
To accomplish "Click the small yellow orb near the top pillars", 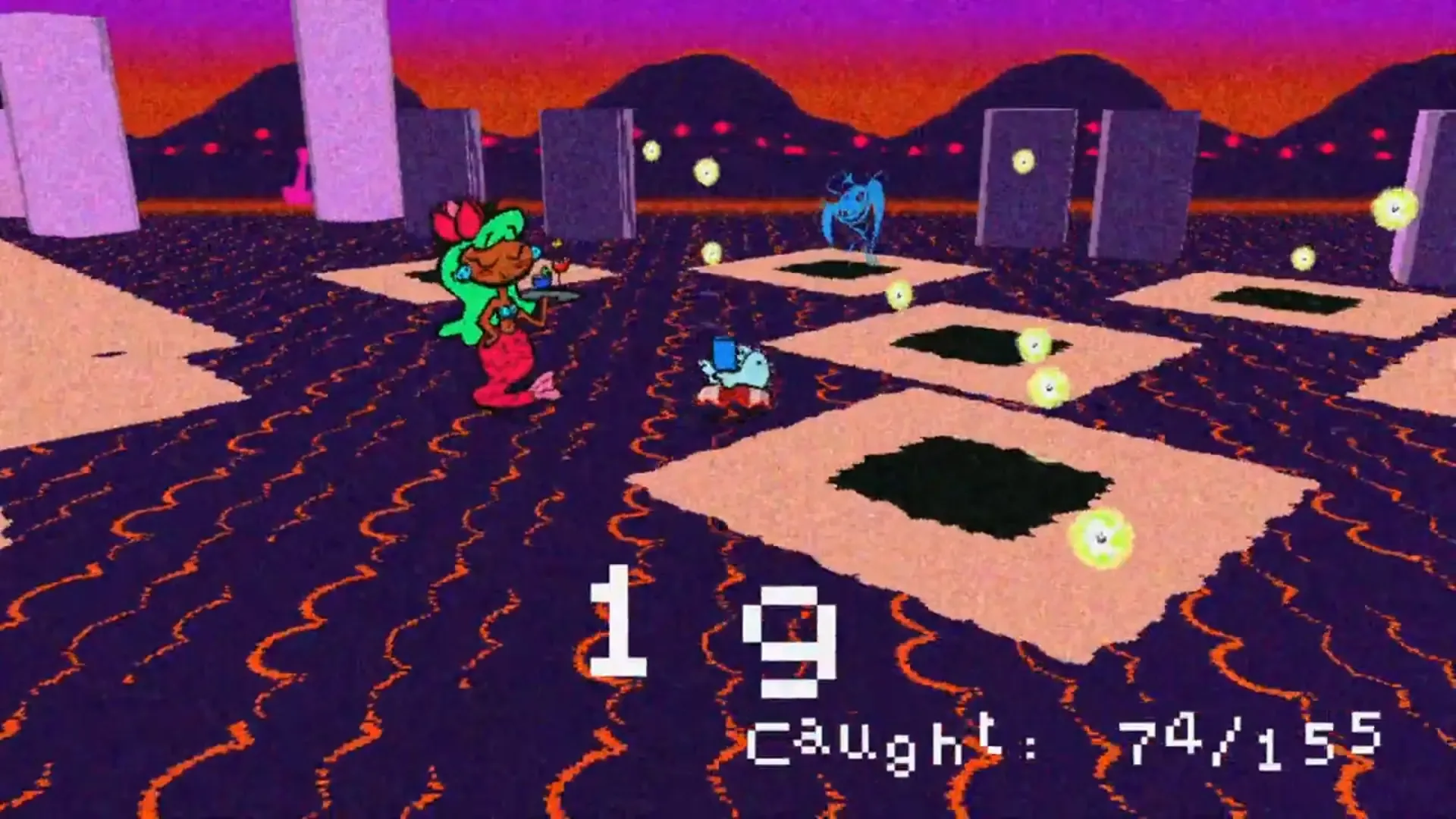I will 654,150.
